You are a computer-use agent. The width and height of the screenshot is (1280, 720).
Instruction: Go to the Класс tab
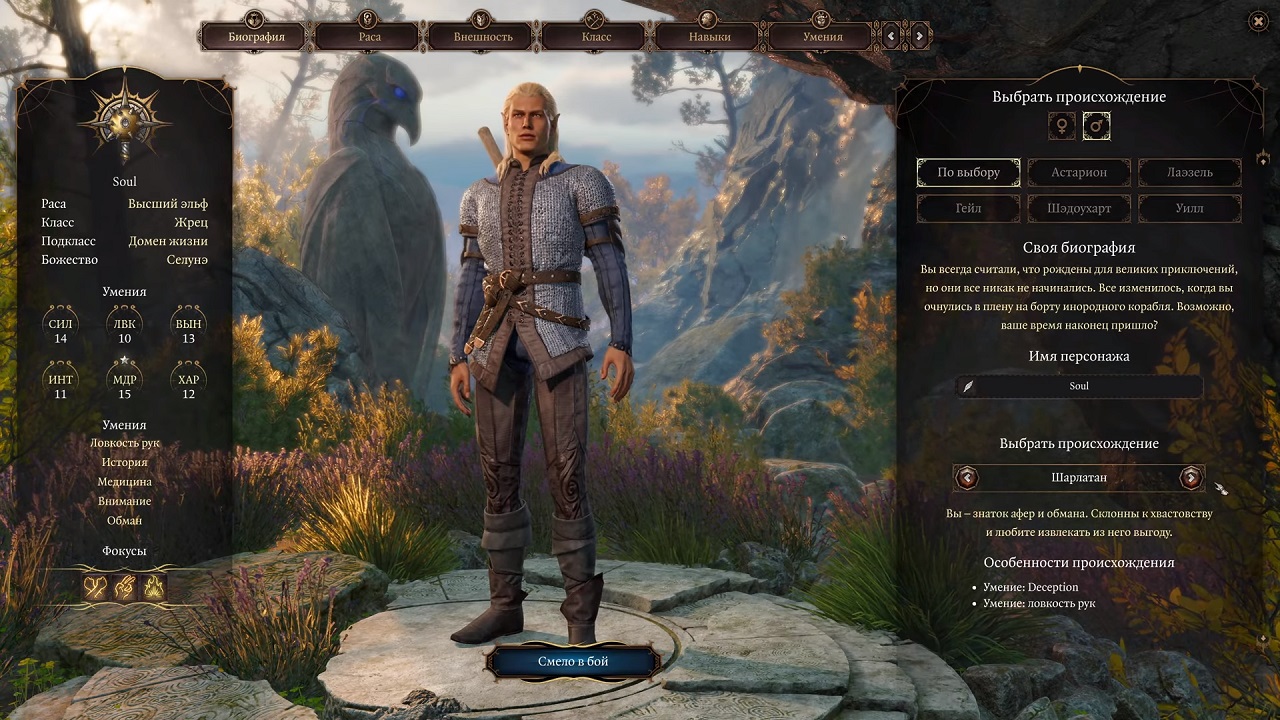(597, 37)
